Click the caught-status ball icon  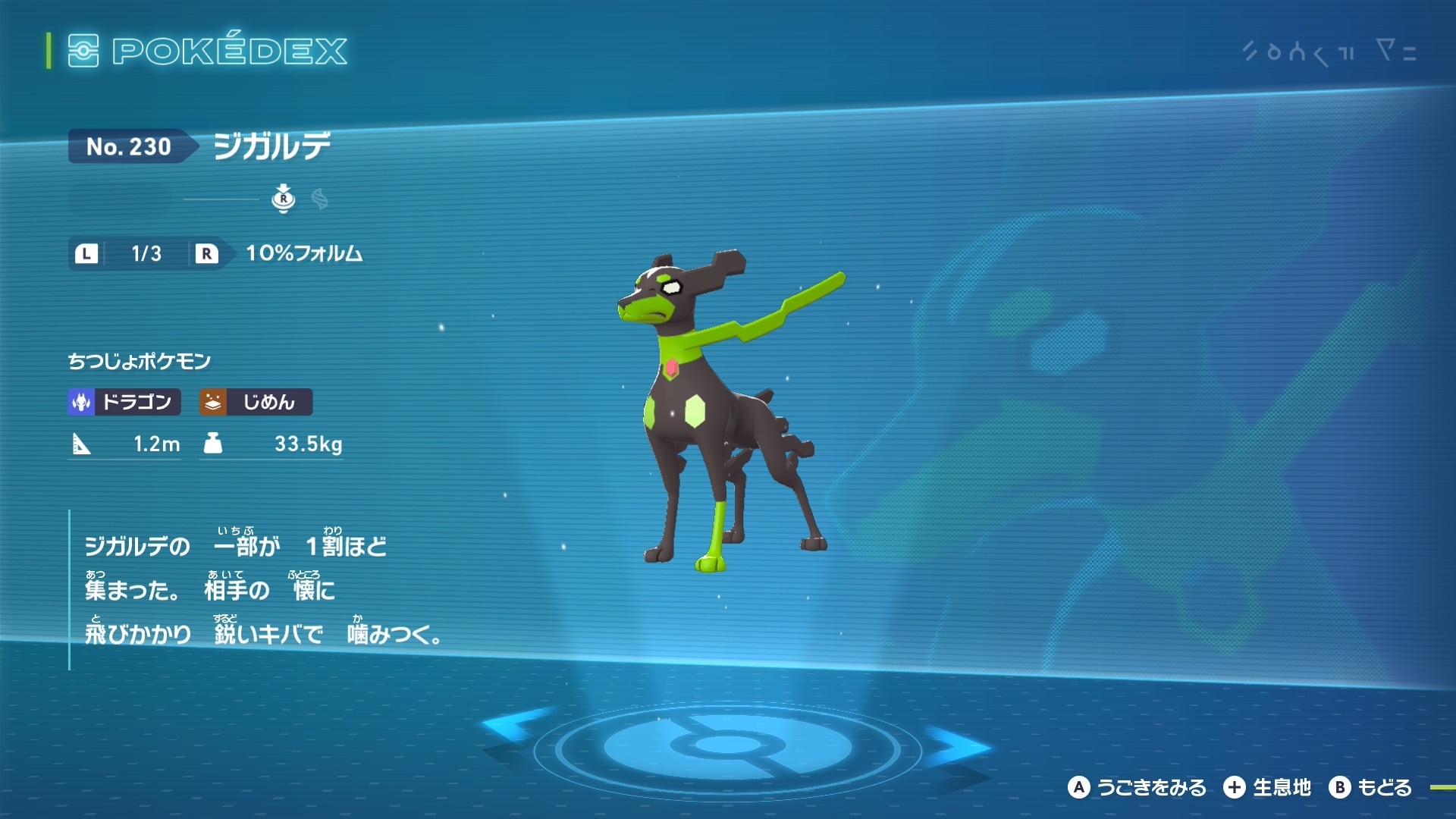coord(283,199)
